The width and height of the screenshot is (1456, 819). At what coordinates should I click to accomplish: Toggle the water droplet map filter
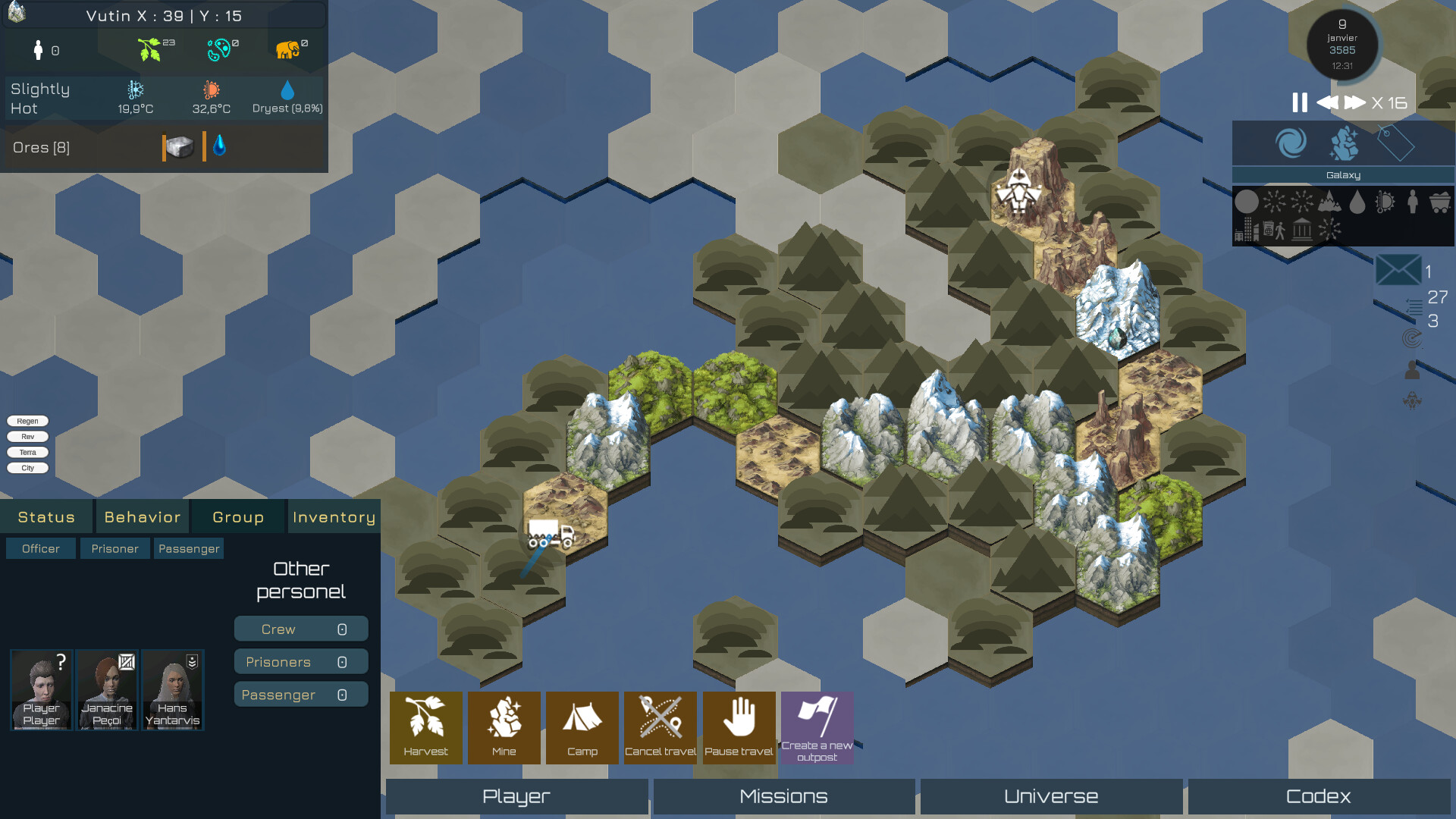[1357, 203]
